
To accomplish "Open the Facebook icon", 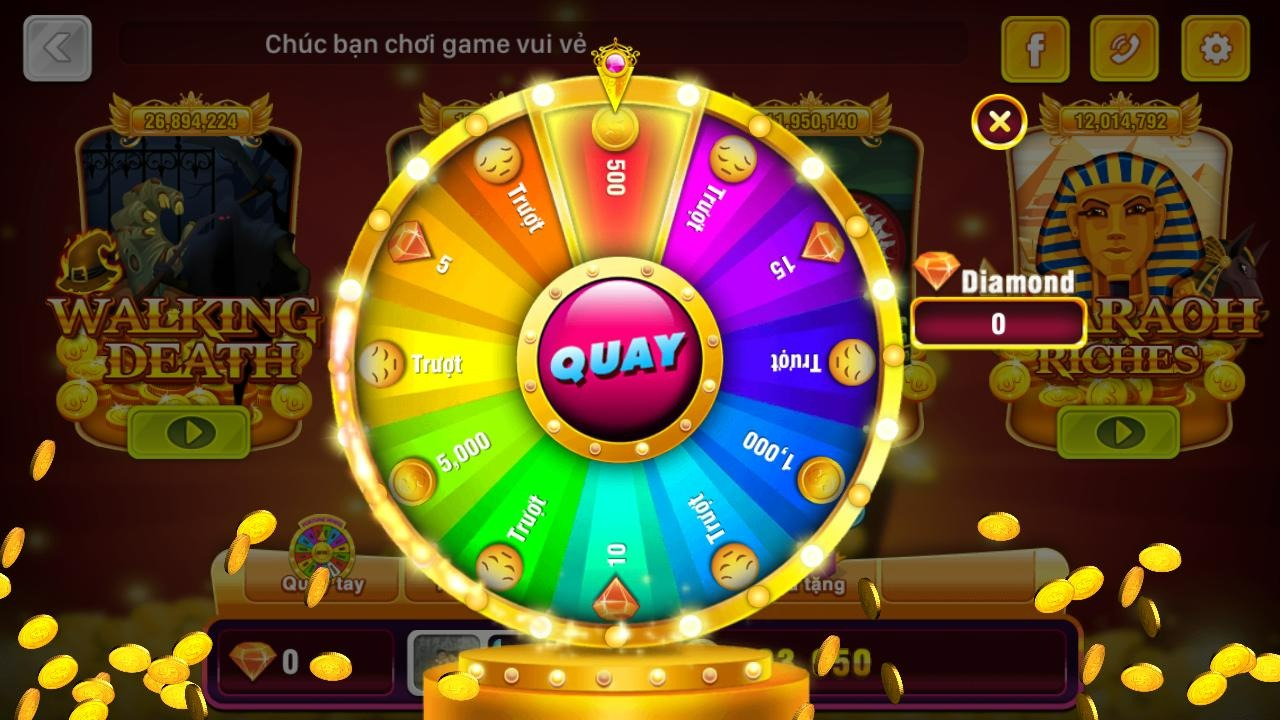I will pos(1035,49).
